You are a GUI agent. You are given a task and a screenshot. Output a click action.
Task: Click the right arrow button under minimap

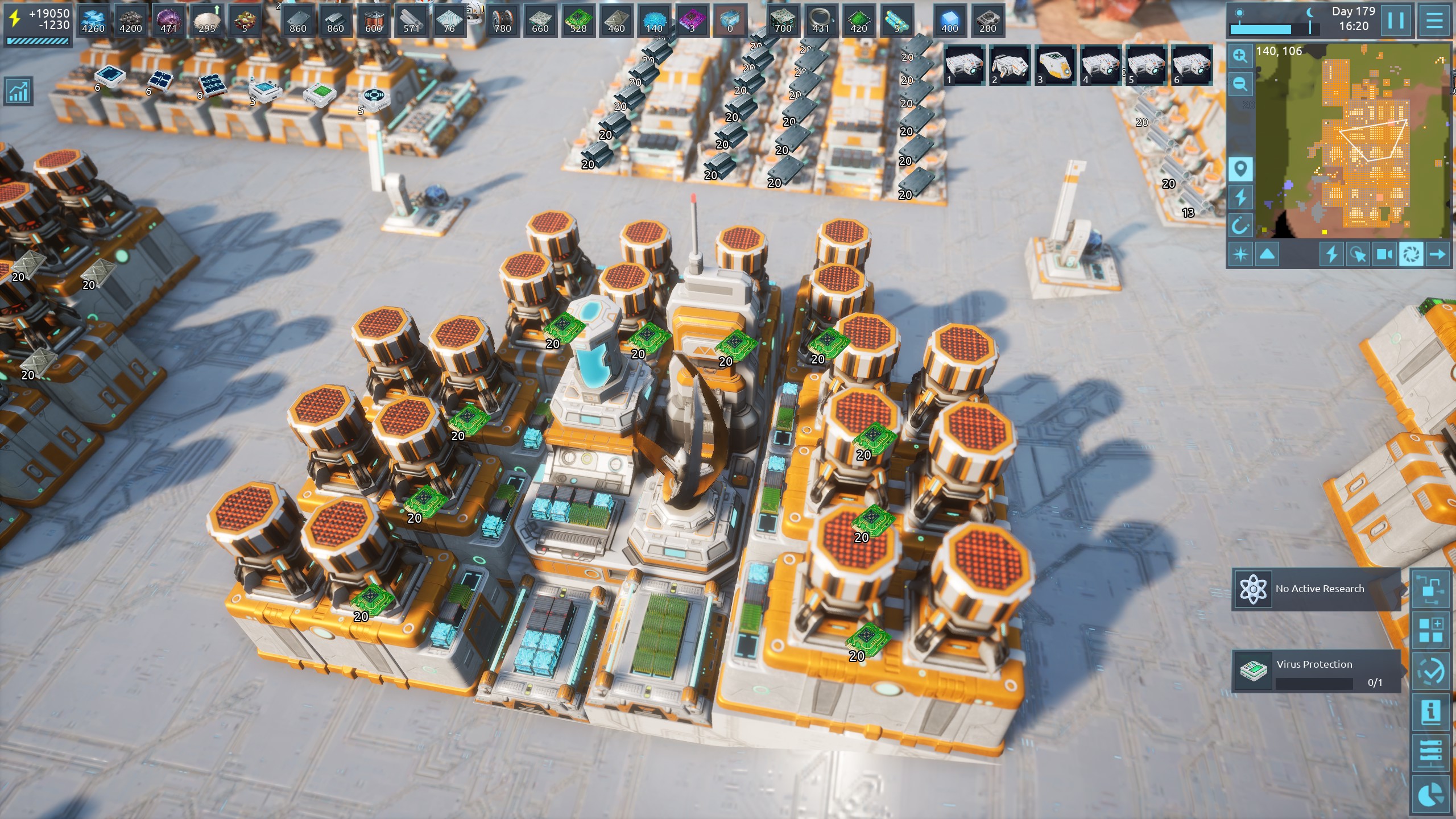pos(1437,254)
